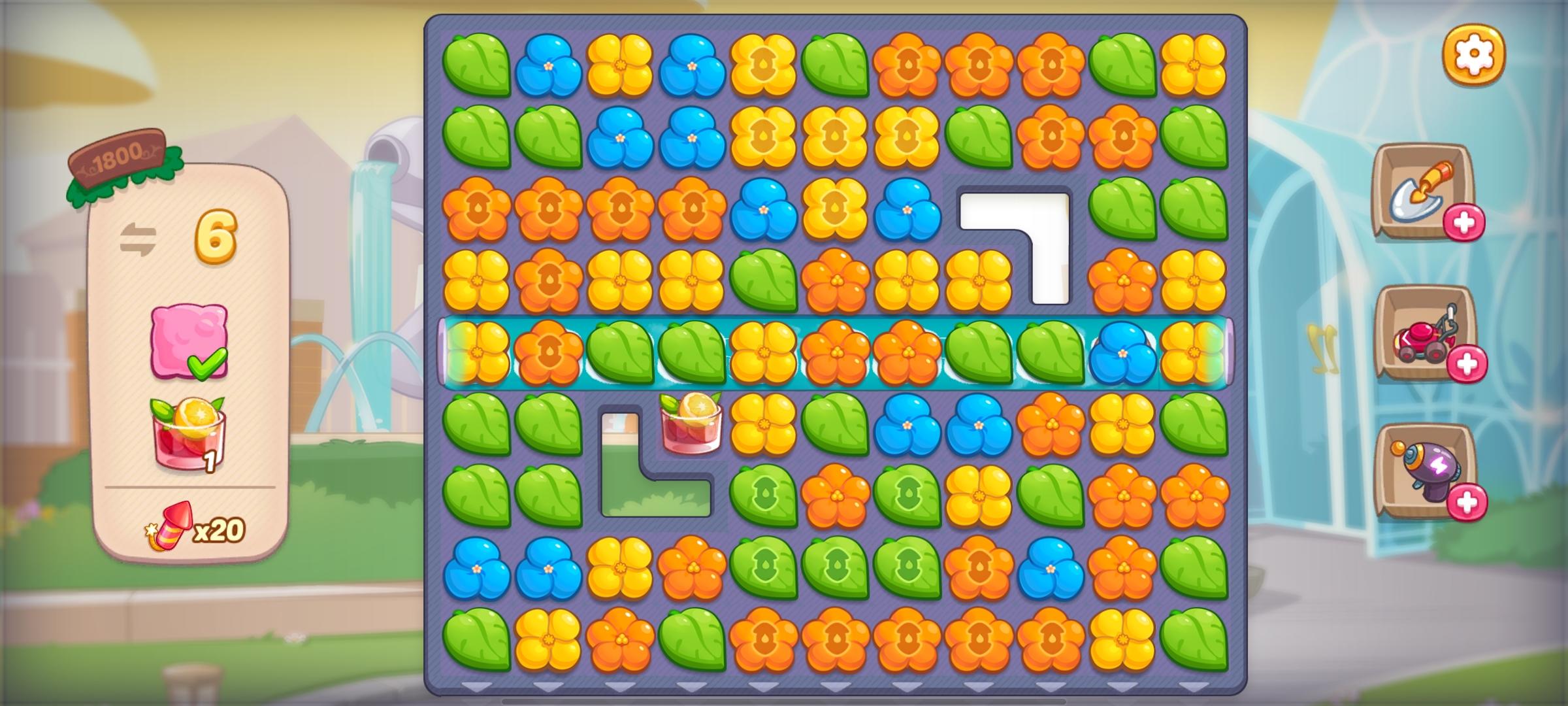Select the blue flower in the top-left corner

(549, 65)
